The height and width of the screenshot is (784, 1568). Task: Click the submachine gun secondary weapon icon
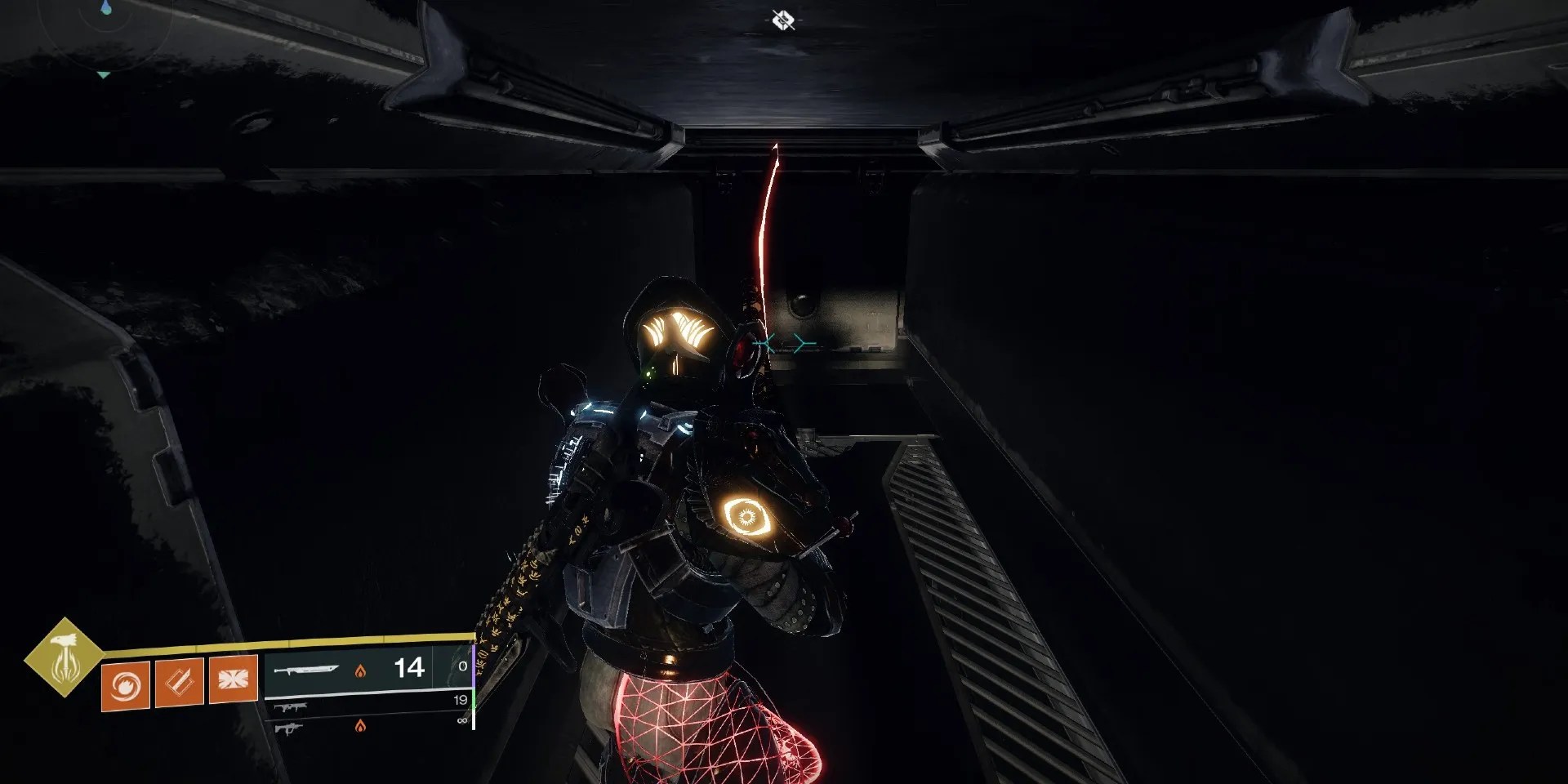click(292, 708)
